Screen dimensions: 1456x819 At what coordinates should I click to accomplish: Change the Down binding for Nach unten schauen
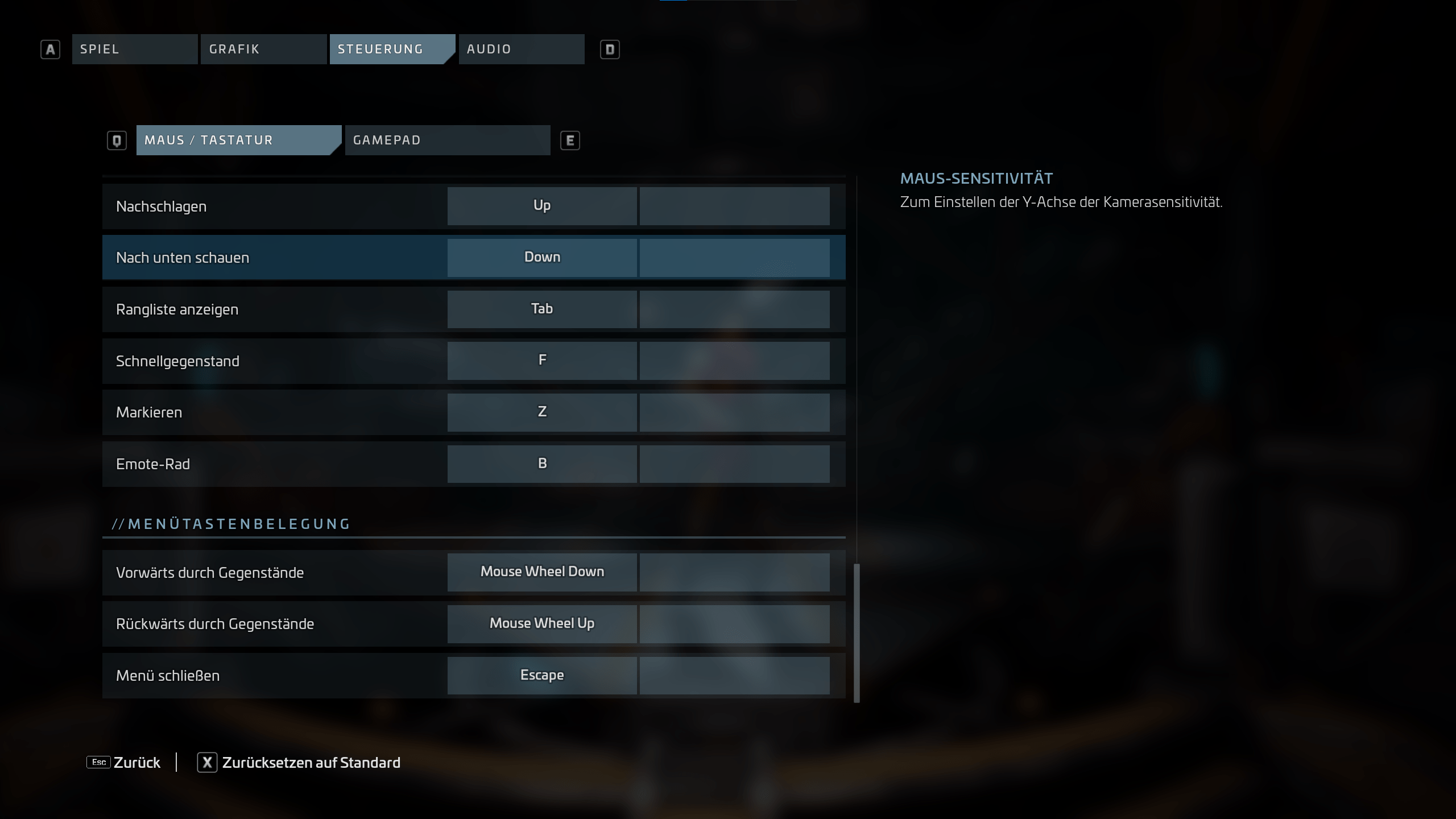pos(541,258)
